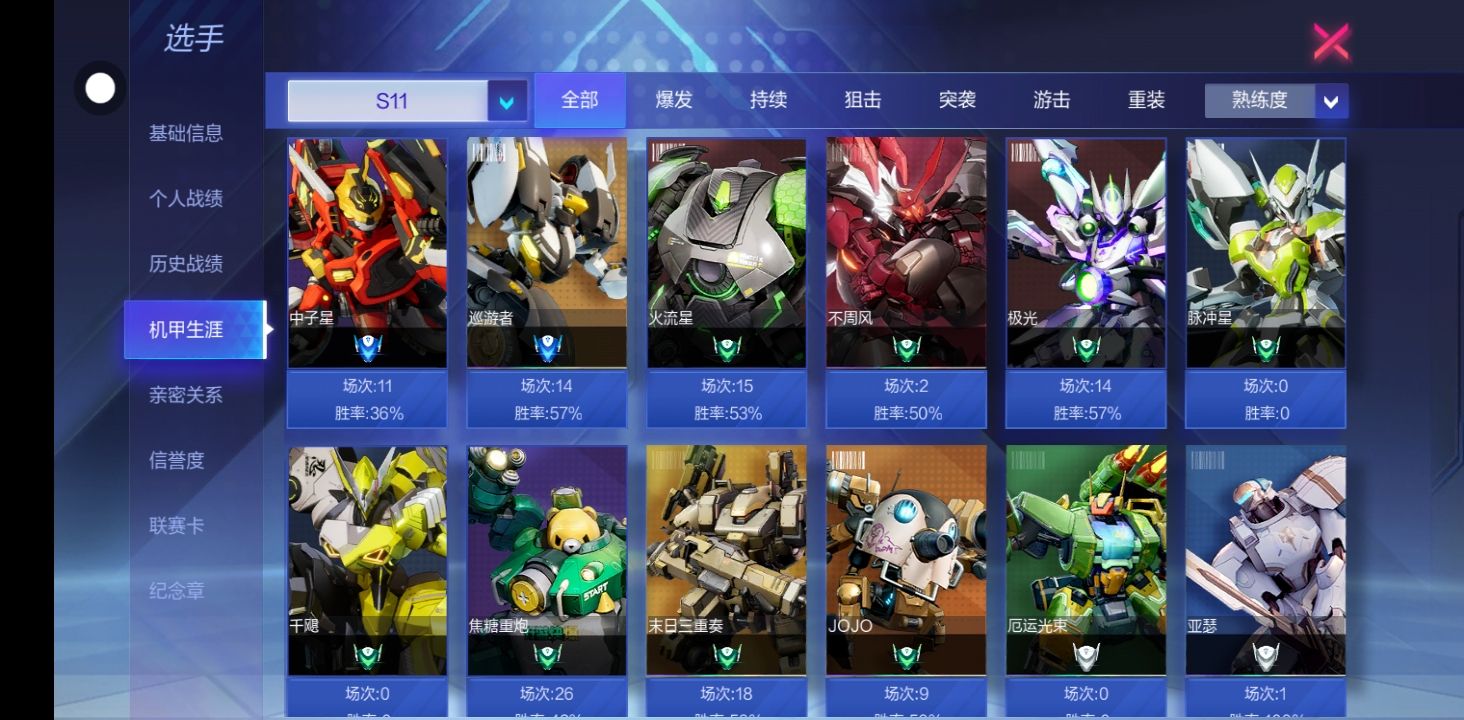
Task: Switch to the 全部 filter tab
Action: click(x=580, y=100)
